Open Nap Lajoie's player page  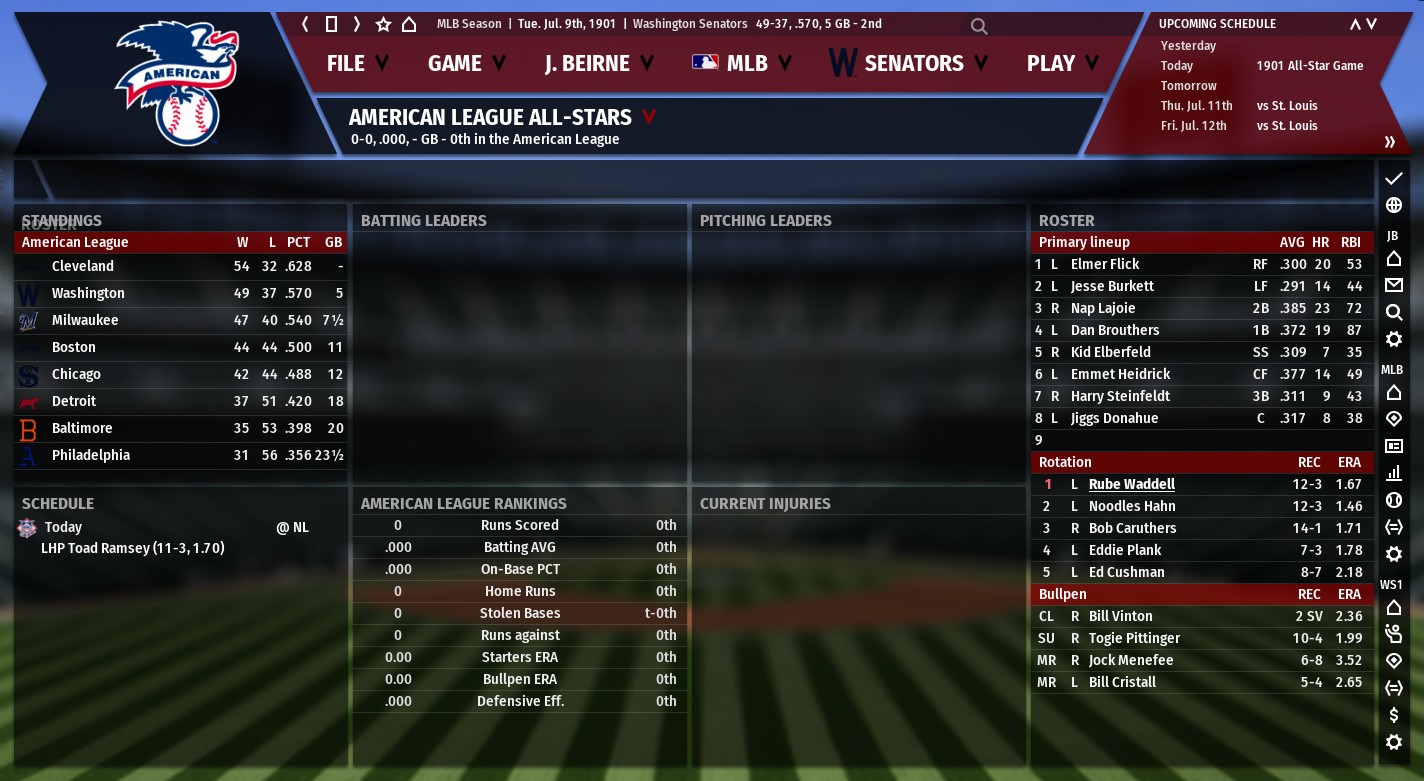point(1102,308)
